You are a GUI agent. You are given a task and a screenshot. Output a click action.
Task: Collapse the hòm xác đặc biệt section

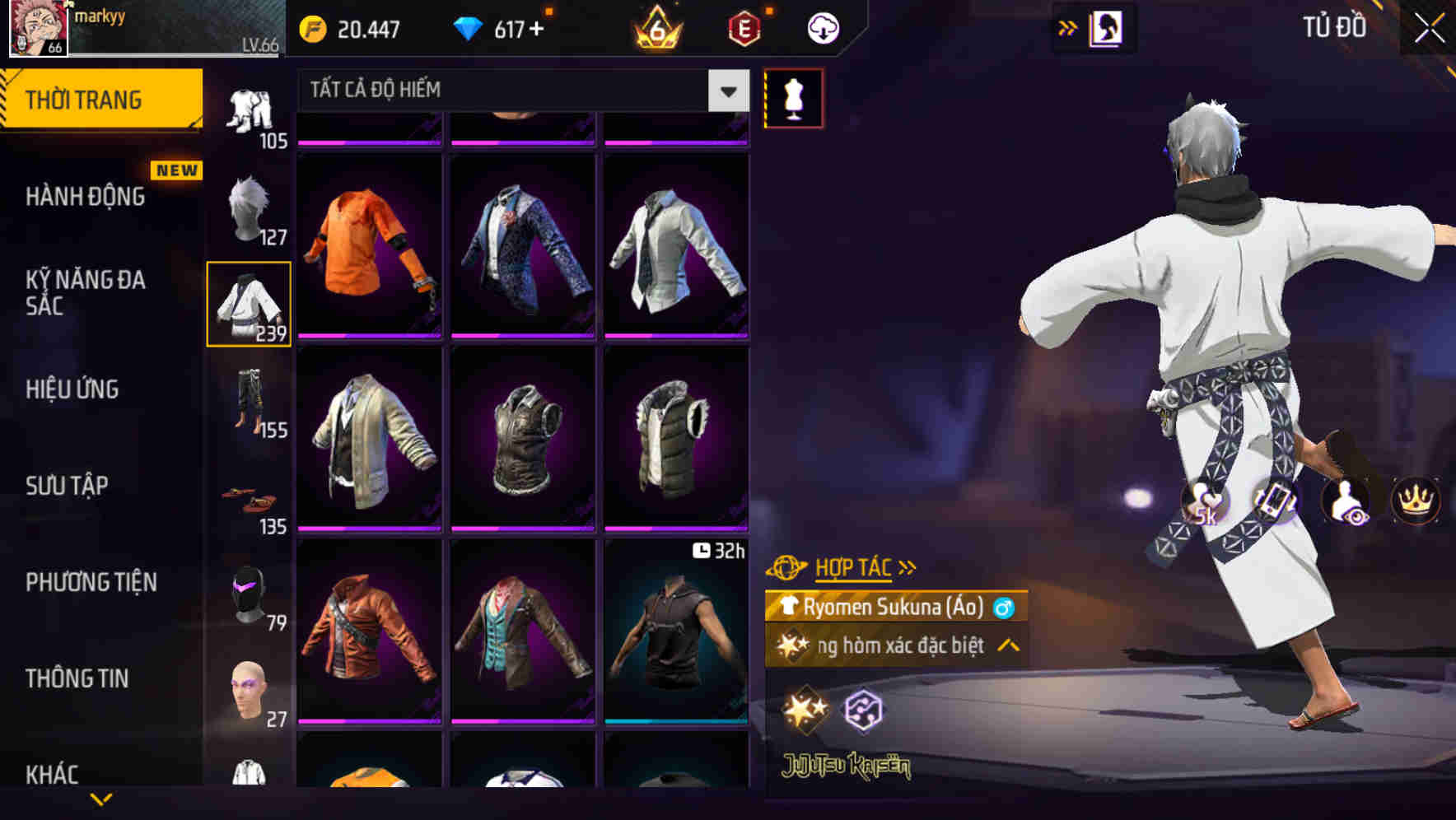(x=1006, y=646)
